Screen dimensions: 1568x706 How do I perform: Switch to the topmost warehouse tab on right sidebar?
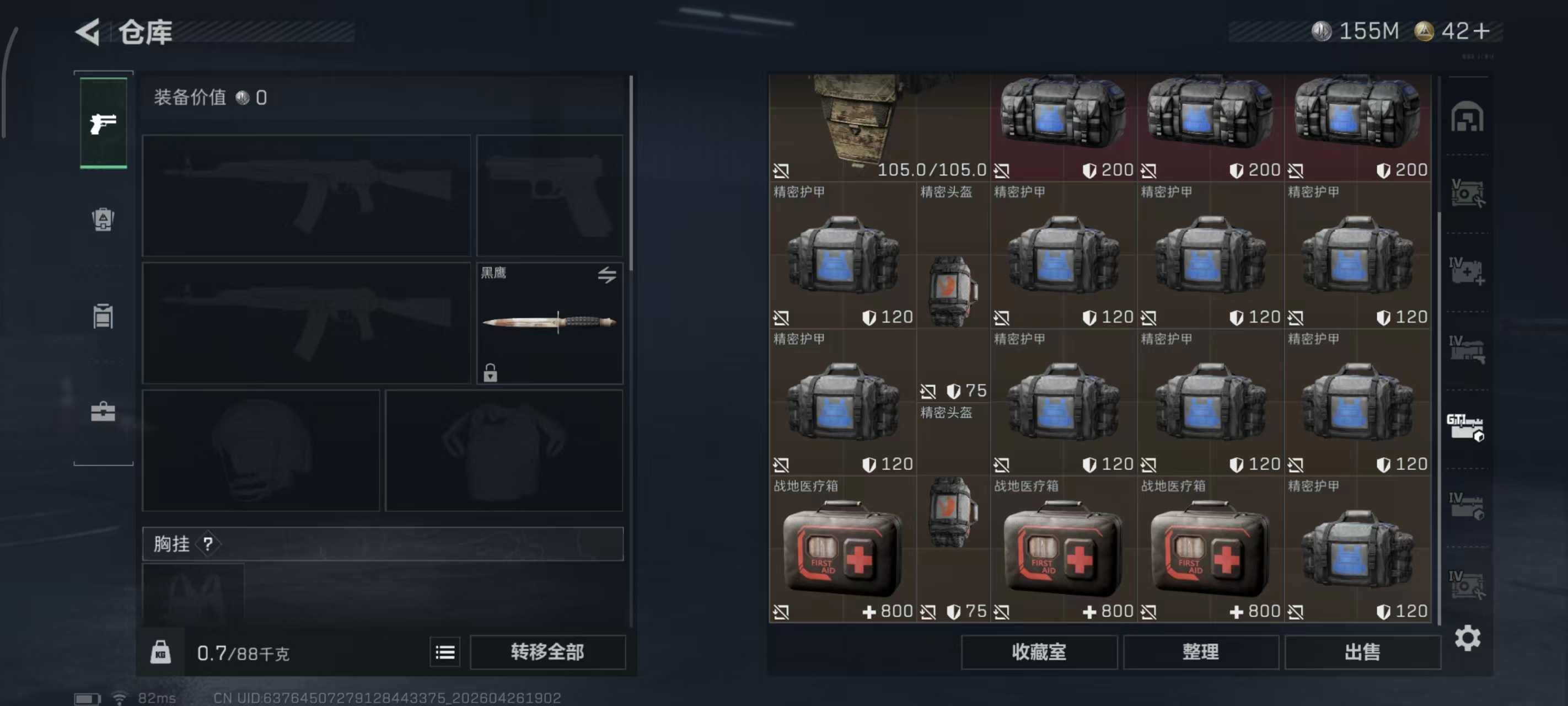[x=1468, y=117]
